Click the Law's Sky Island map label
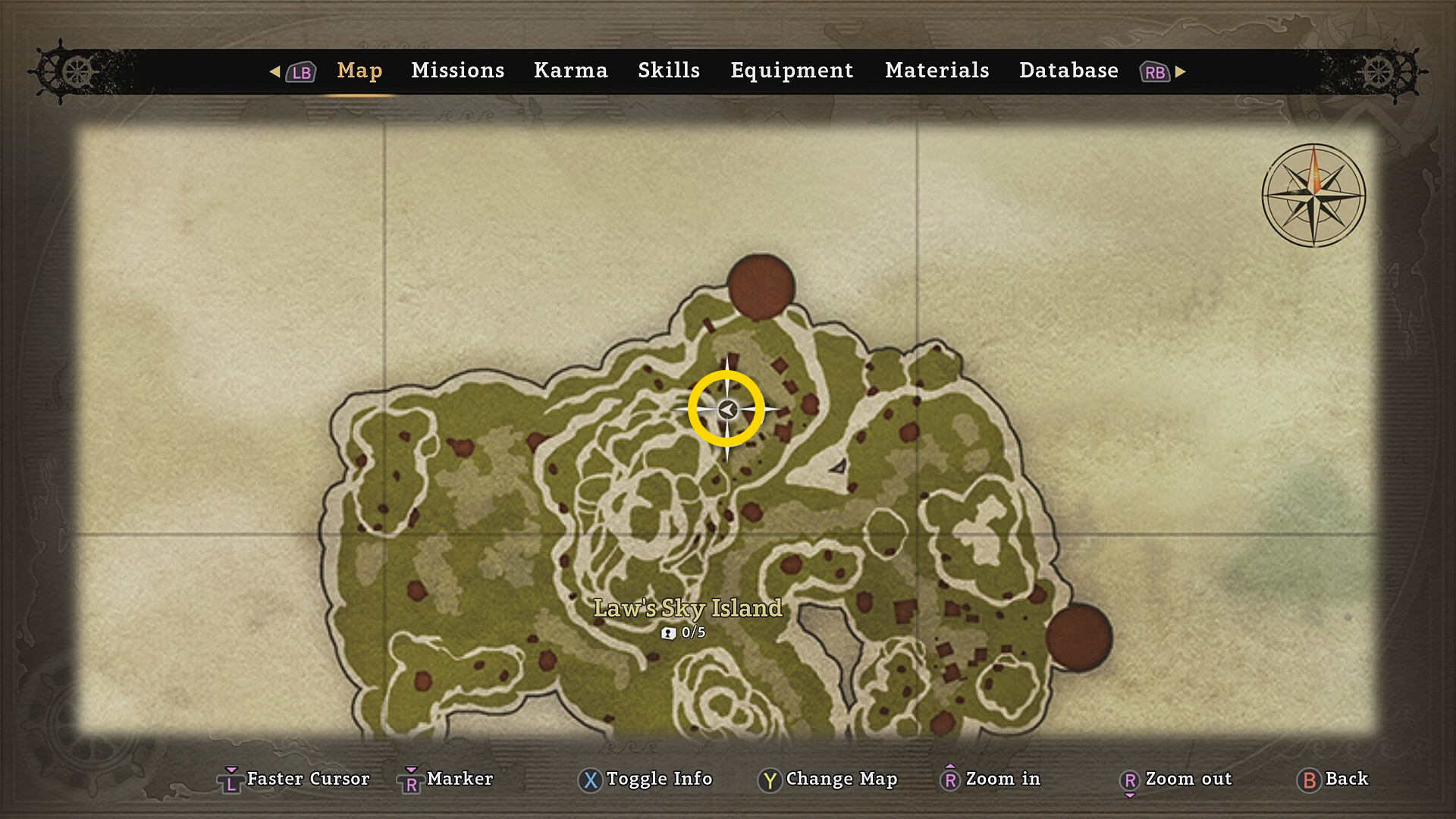Image resolution: width=1456 pixels, height=819 pixels. click(x=687, y=608)
